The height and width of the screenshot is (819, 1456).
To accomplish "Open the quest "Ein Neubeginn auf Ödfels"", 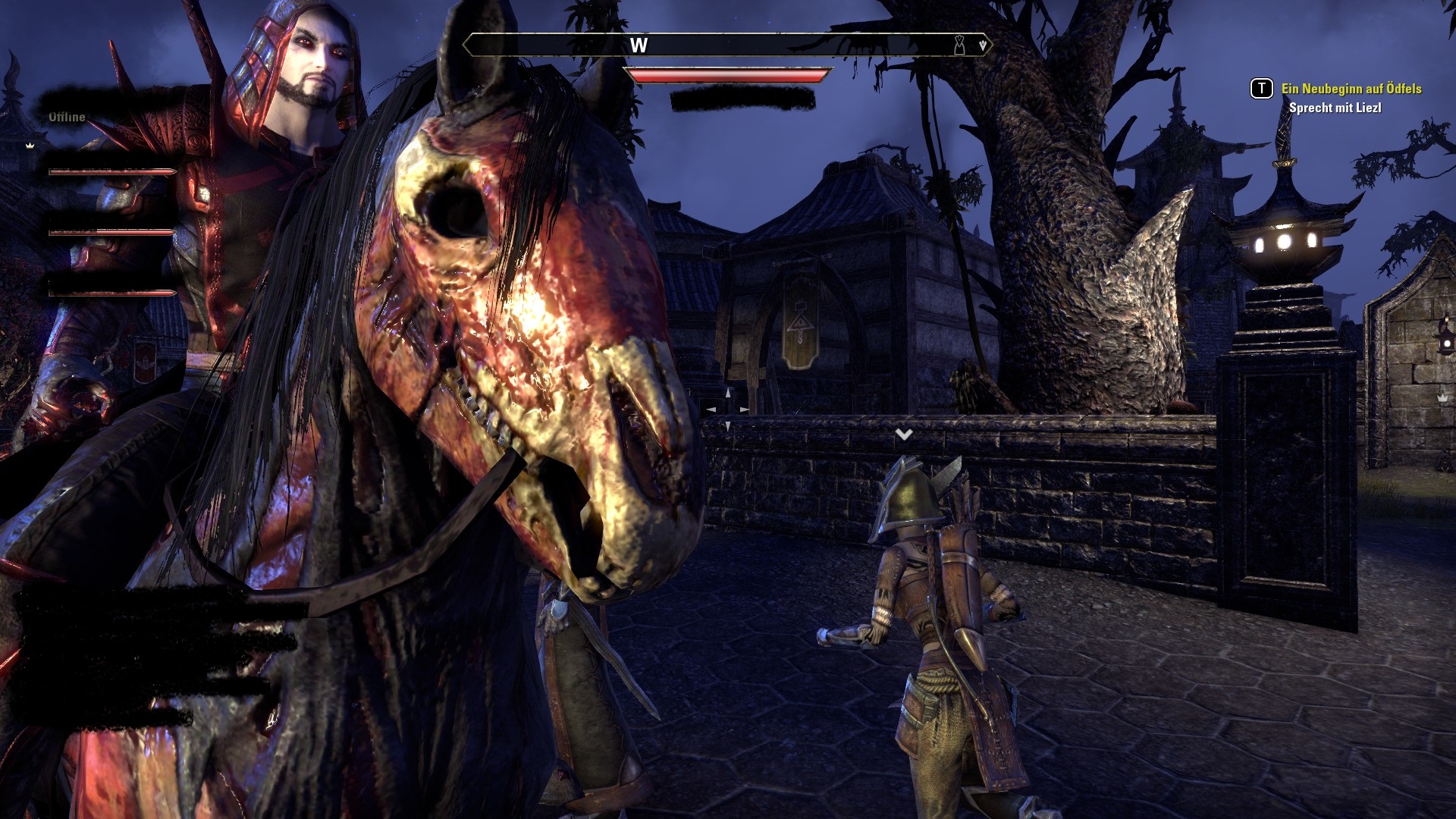I will 1351,89.
